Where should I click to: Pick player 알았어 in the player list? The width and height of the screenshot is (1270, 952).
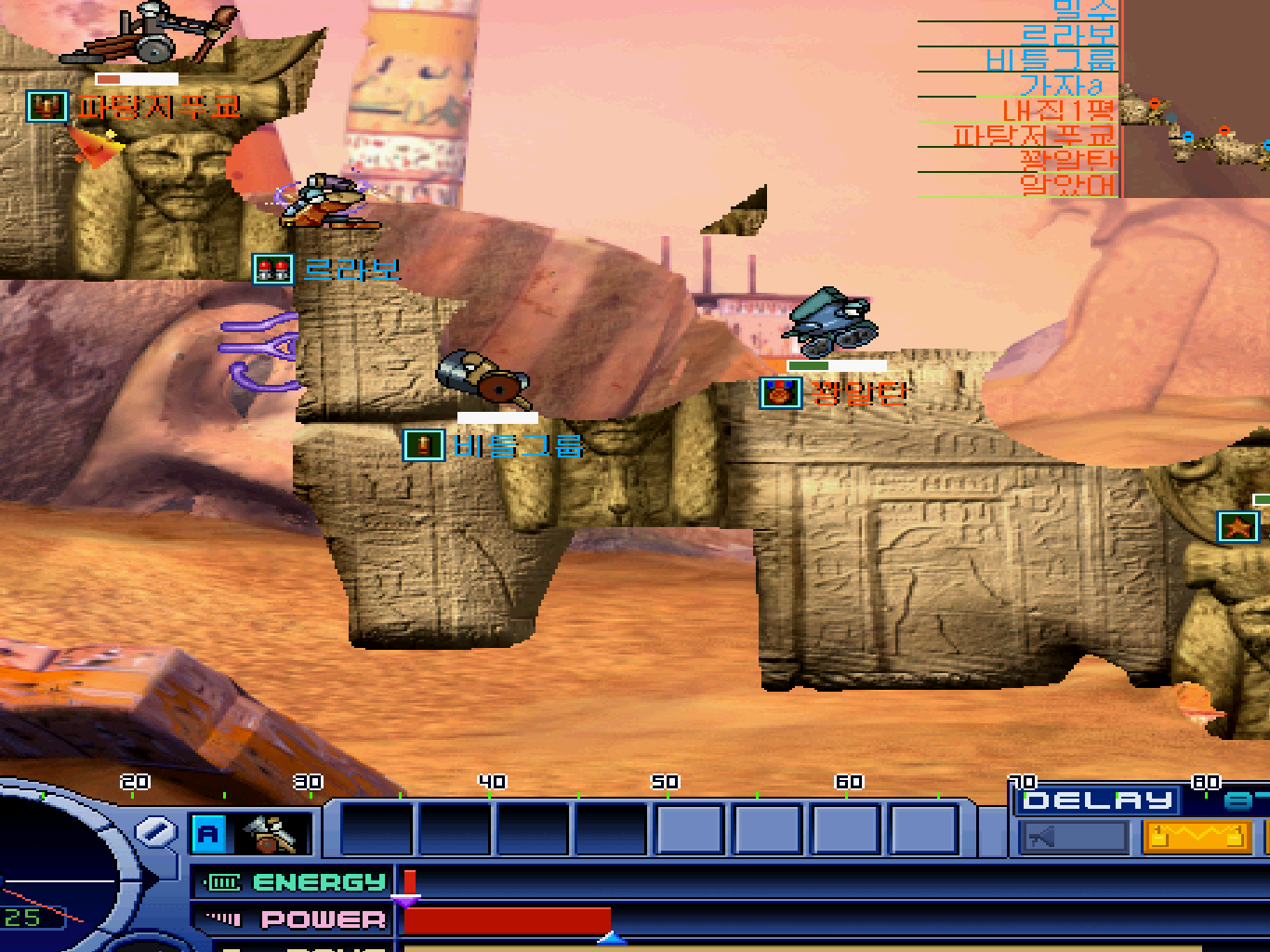point(1067,185)
